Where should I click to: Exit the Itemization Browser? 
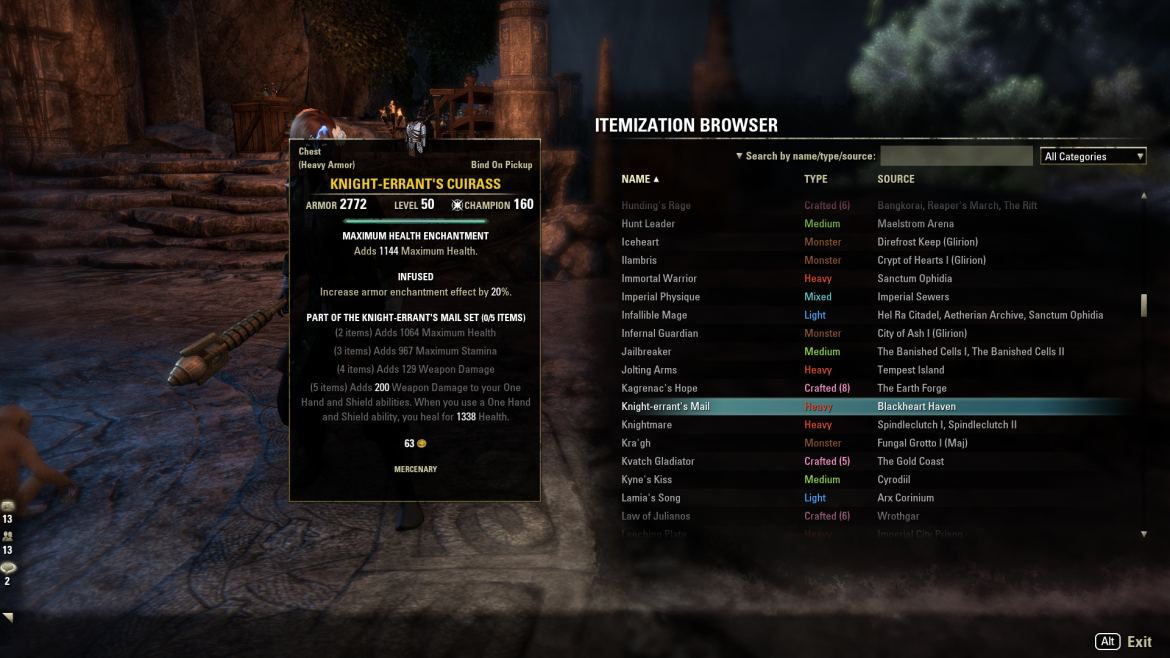[1139, 642]
